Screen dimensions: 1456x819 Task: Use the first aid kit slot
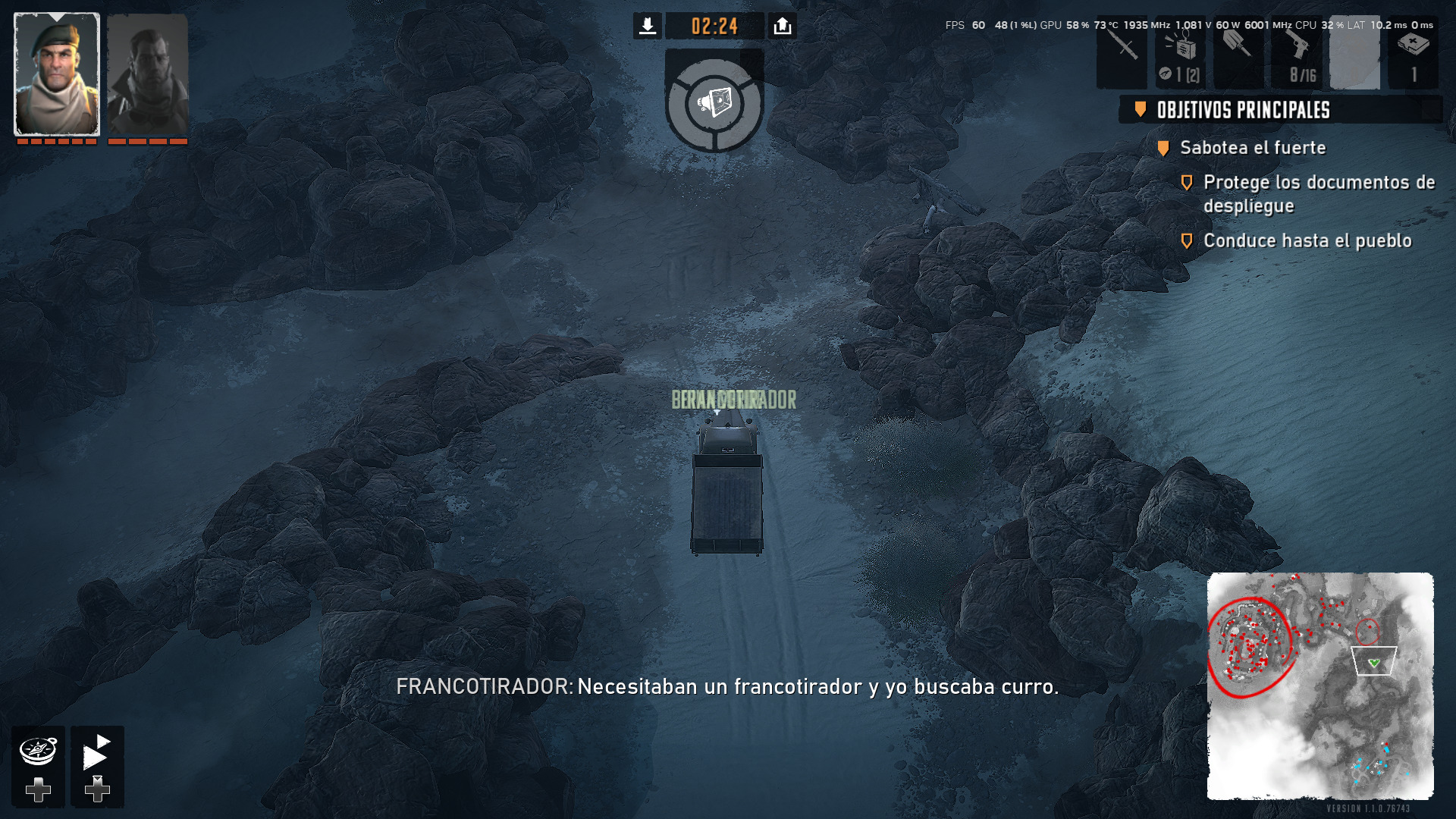[x=1413, y=52]
